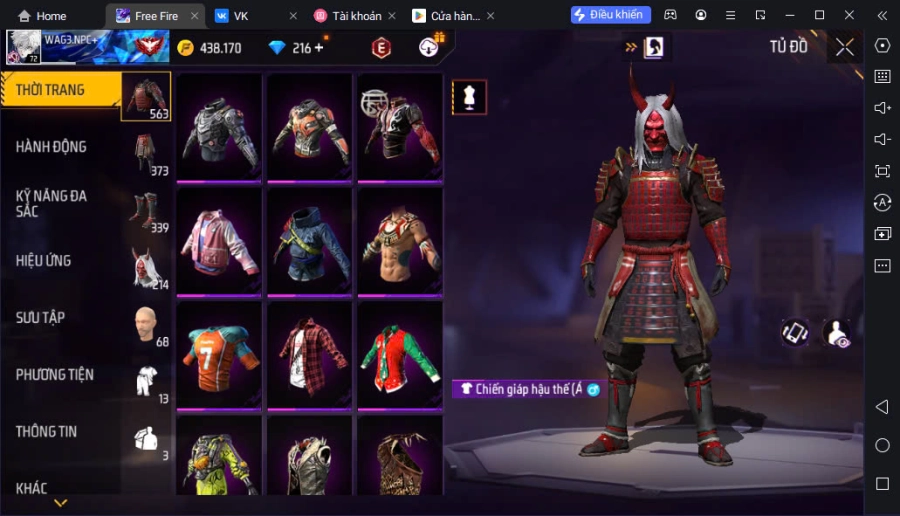Choose the tattooed shirtless torso item

tap(400, 242)
